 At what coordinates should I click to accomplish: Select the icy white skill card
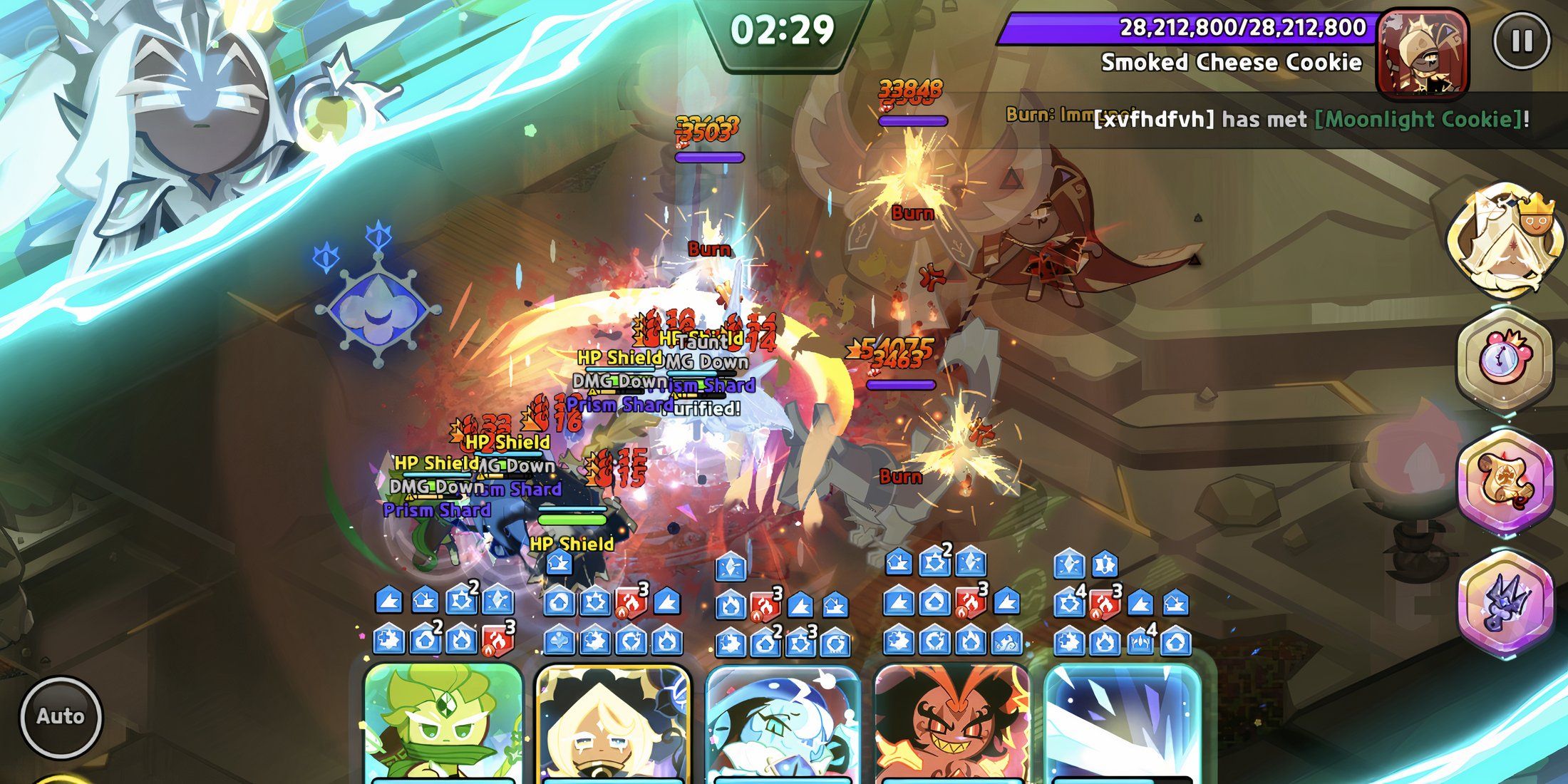coord(1122,723)
